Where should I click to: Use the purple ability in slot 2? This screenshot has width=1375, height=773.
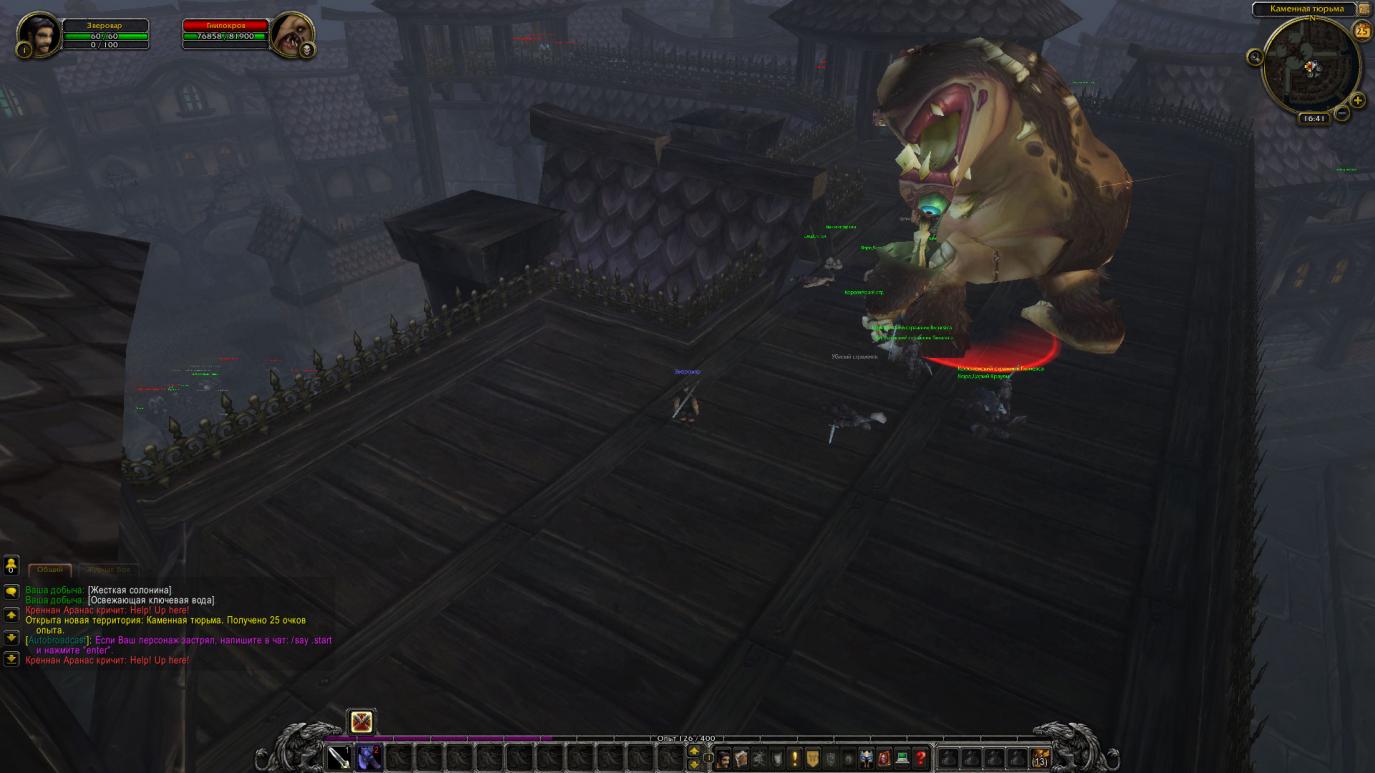[x=369, y=758]
